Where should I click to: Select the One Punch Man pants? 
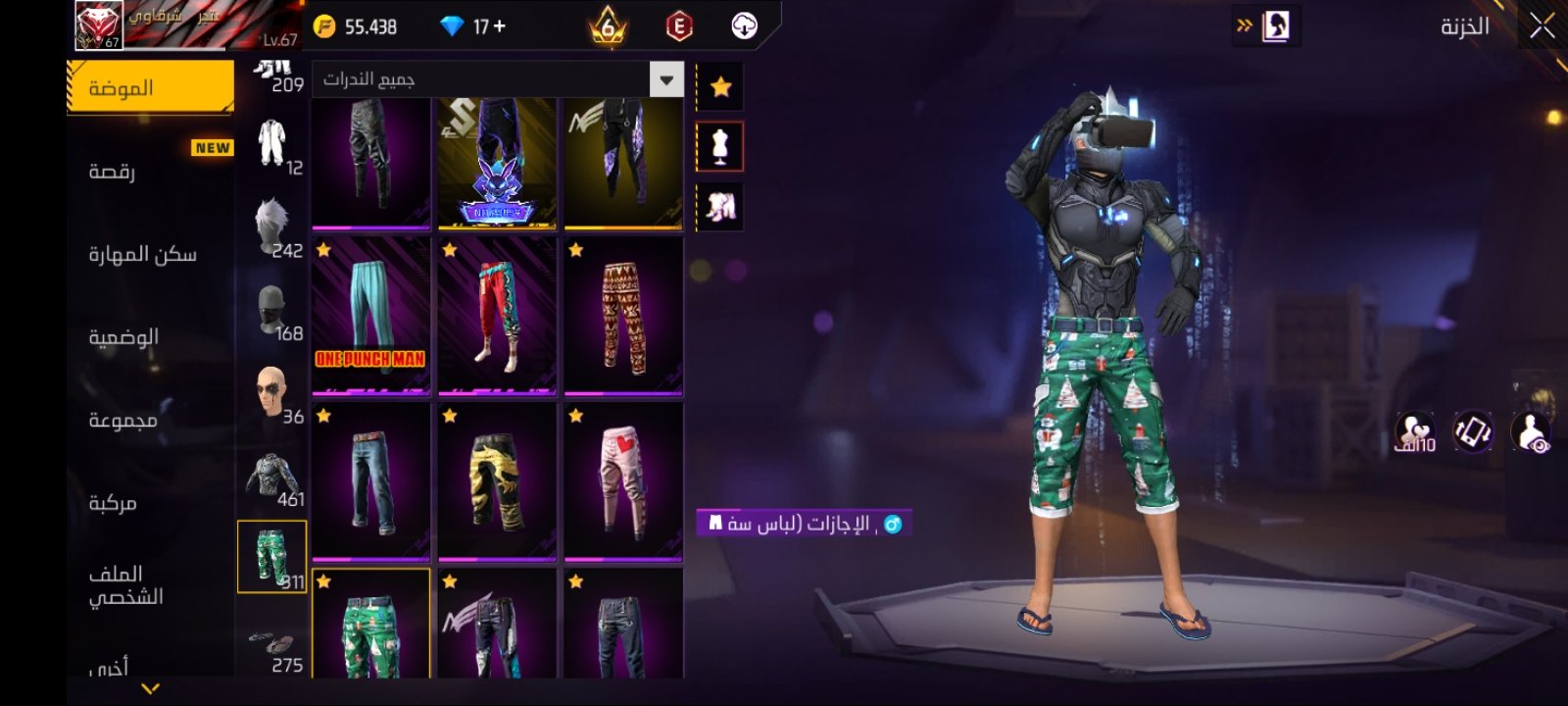pyautogui.click(x=370, y=316)
